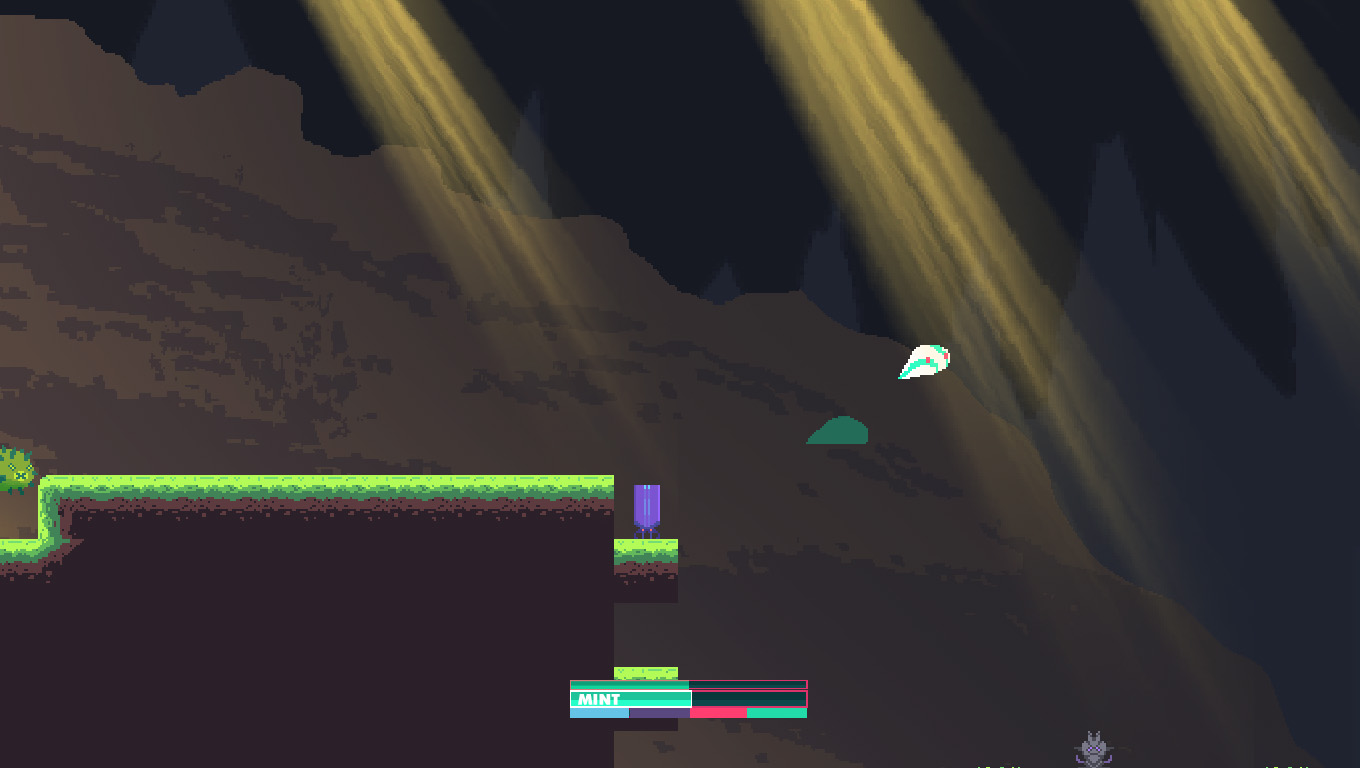This screenshot has width=1360, height=768.
Task: Toggle the blue segment of the status bar
Action: click(598, 714)
